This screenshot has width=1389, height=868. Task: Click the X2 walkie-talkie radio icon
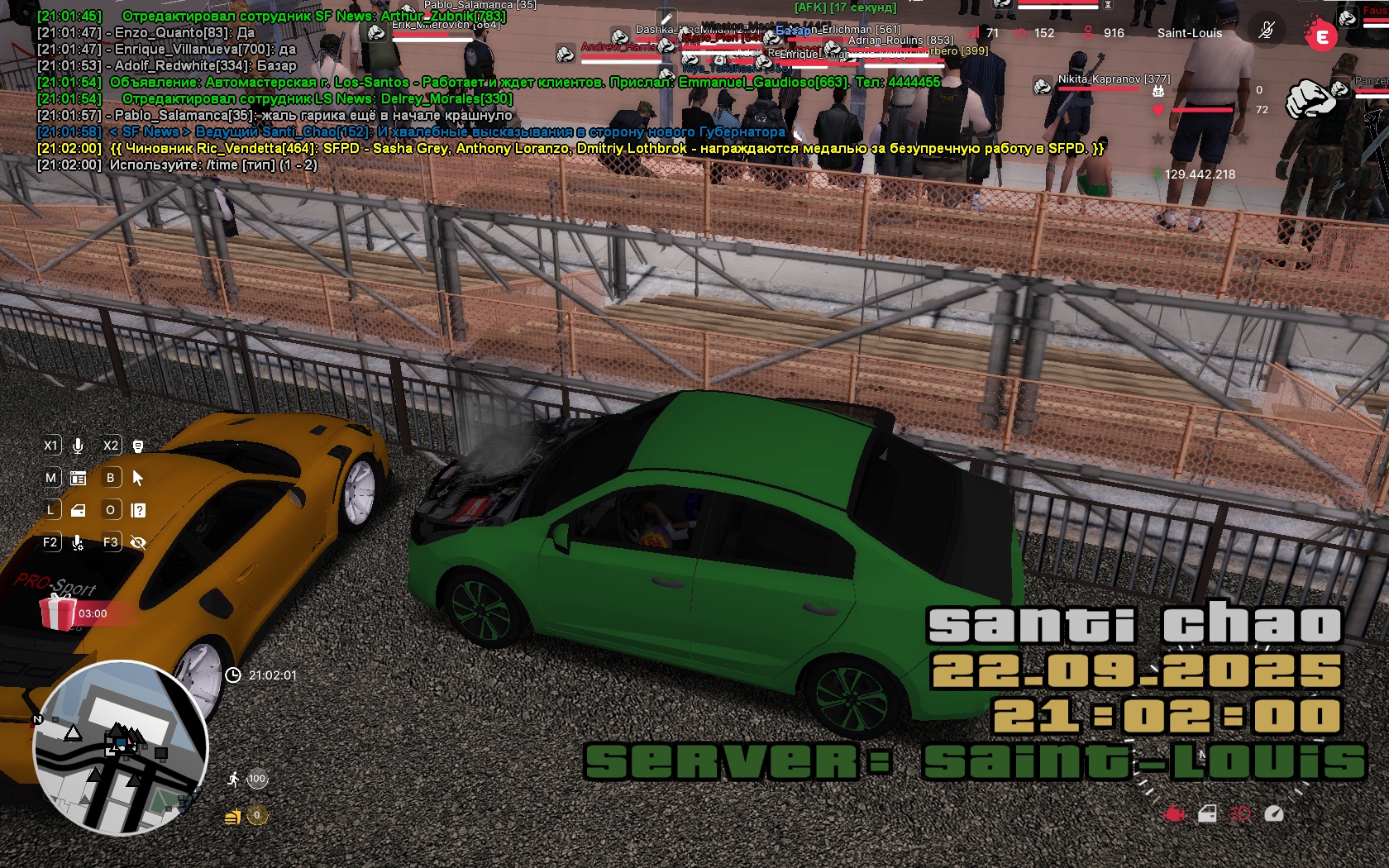(x=138, y=446)
